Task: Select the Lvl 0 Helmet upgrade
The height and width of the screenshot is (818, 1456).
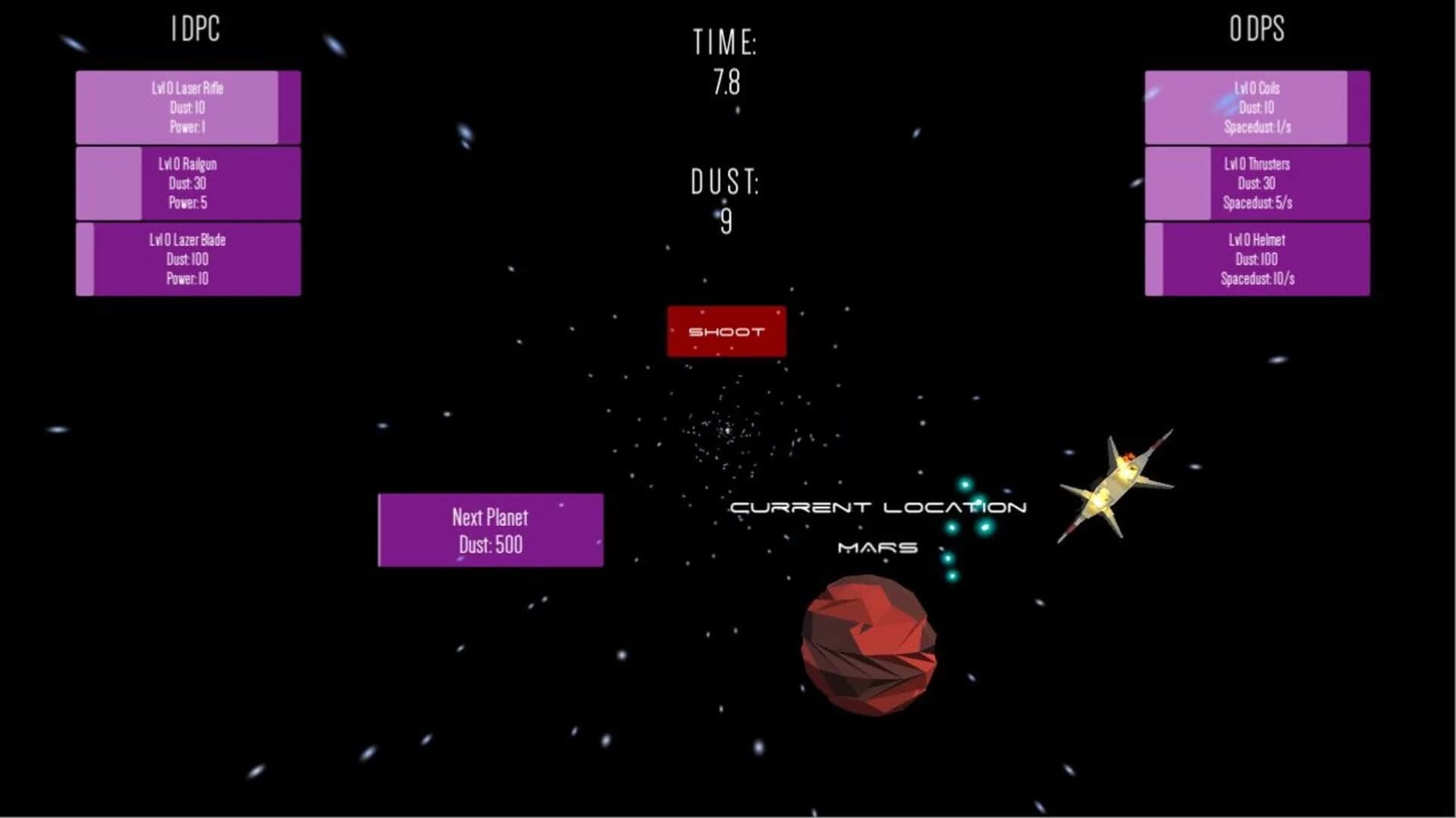Action: [1255, 259]
